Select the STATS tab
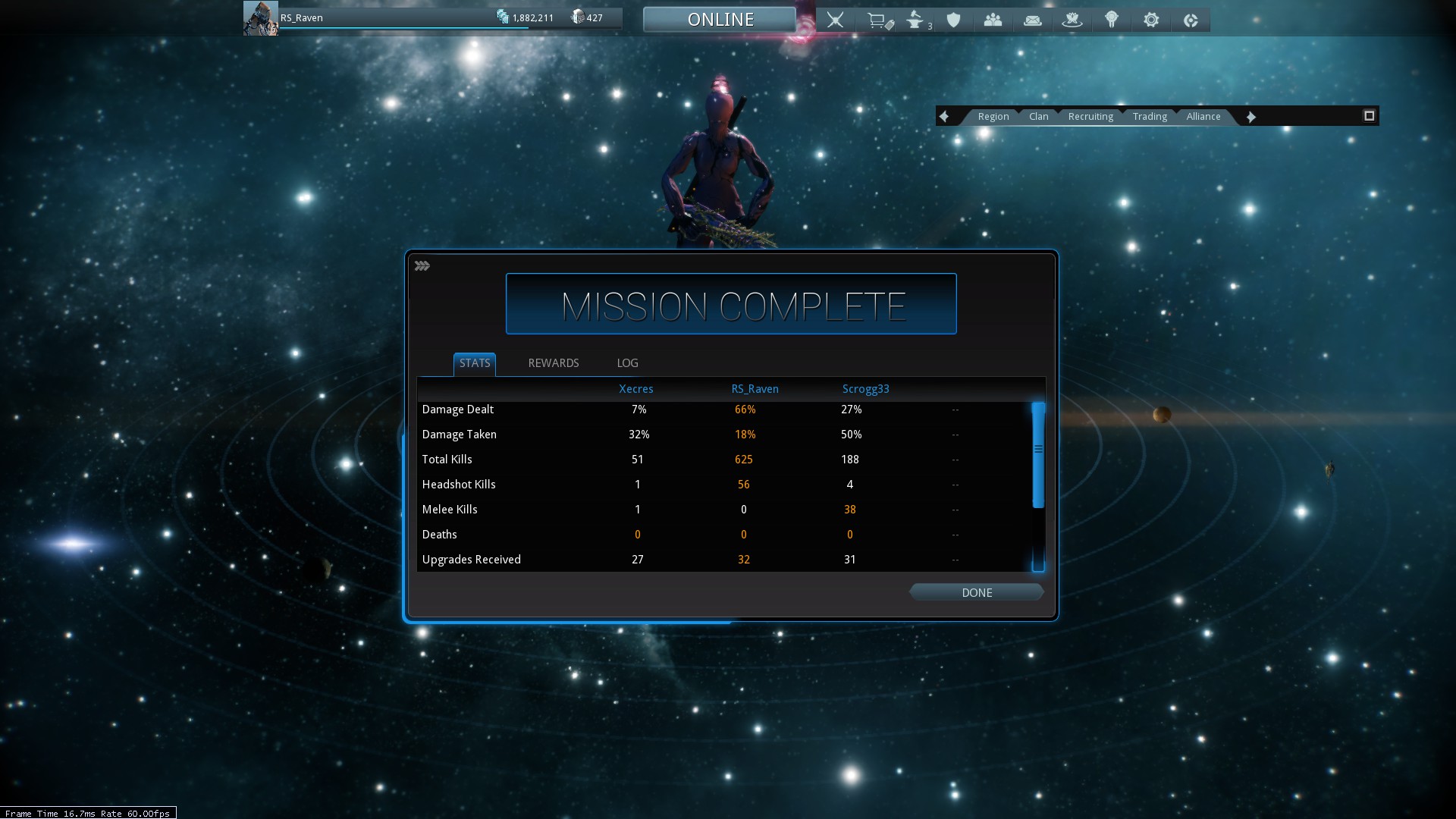The width and height of the screenshot is (1456, 819). [x=475, y=363]
